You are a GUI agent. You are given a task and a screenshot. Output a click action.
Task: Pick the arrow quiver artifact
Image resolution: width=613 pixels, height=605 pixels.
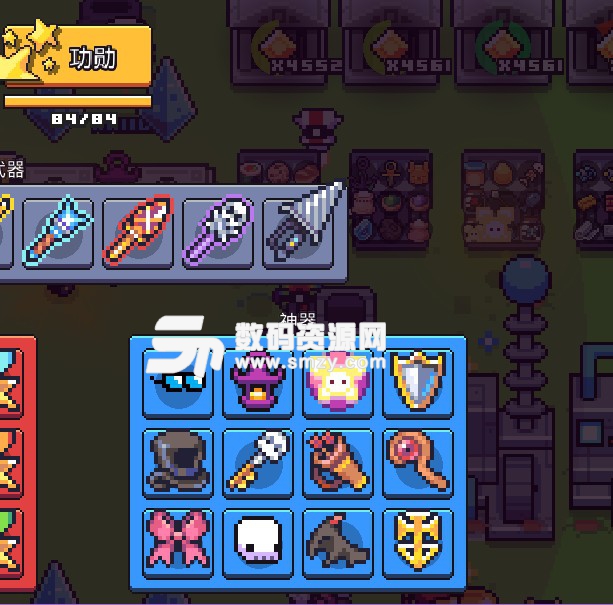pyautogui.click(x=338, y=462)
